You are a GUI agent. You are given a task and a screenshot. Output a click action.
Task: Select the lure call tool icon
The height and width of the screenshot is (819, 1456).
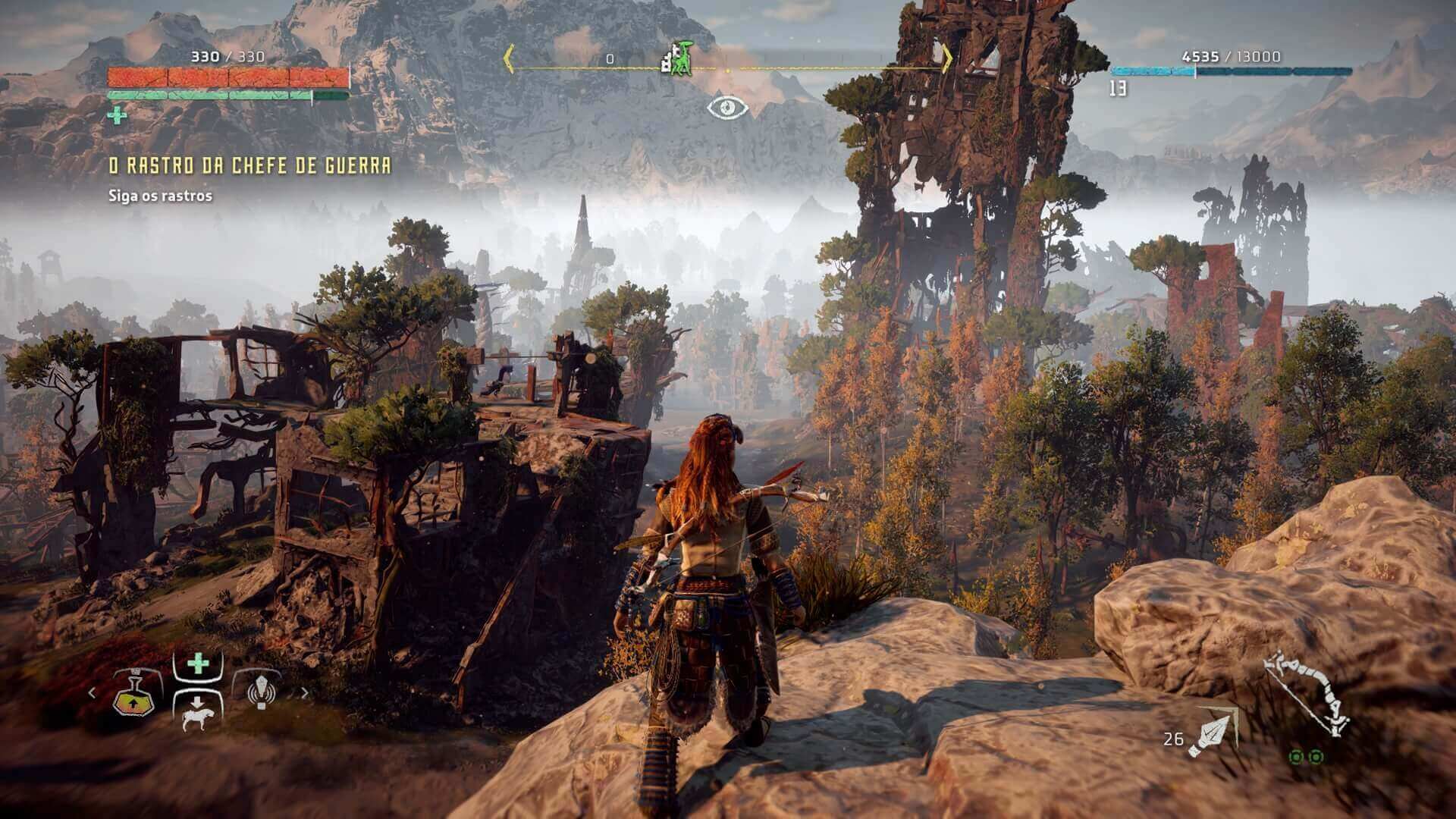click(x=260, y=690)
